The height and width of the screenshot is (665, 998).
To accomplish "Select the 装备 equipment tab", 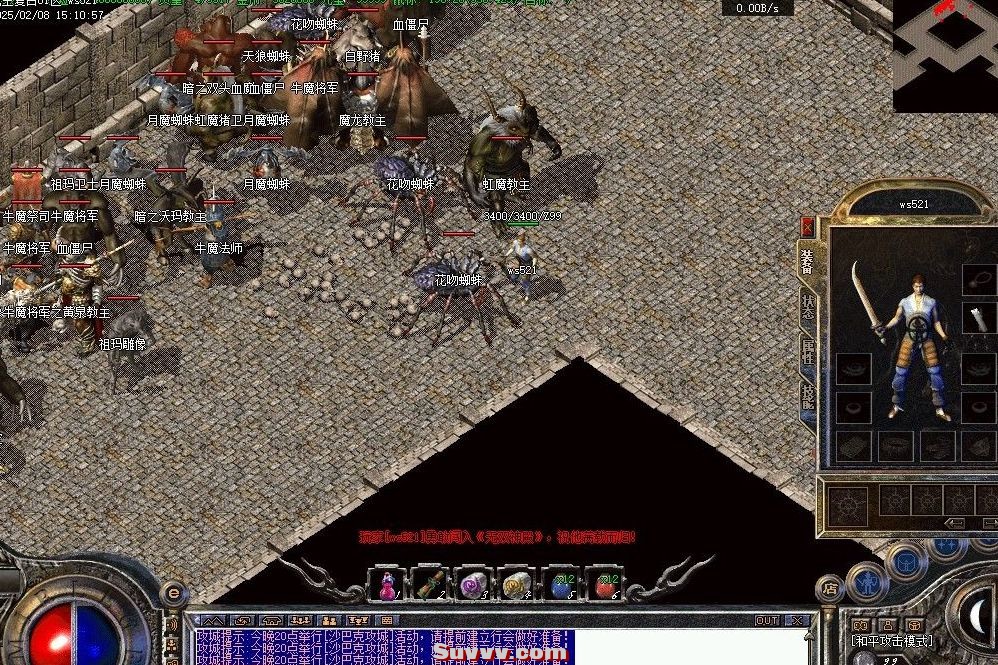I will click(x=807, y=261).
